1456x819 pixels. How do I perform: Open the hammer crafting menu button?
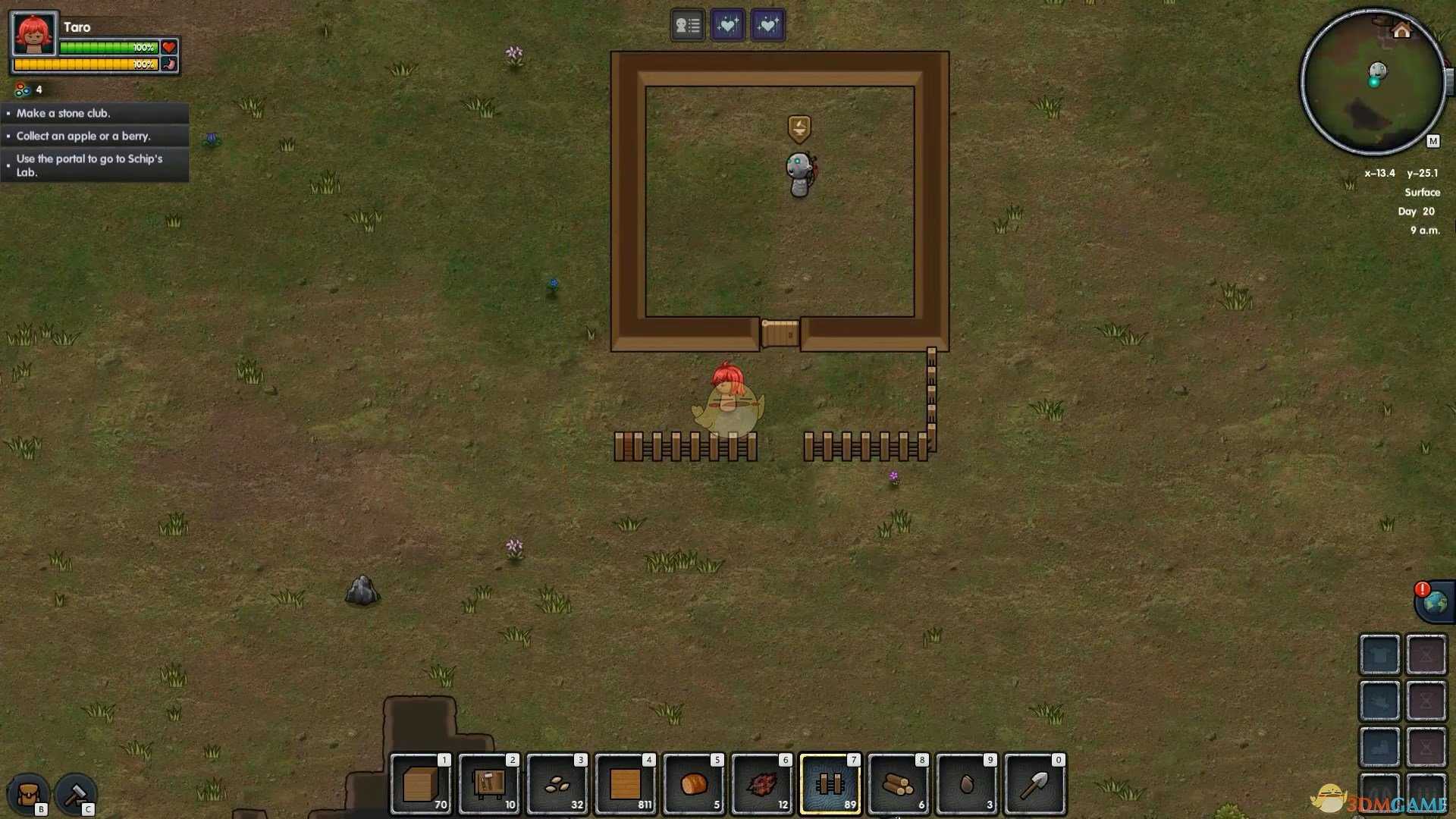click(x=75, y=795)
